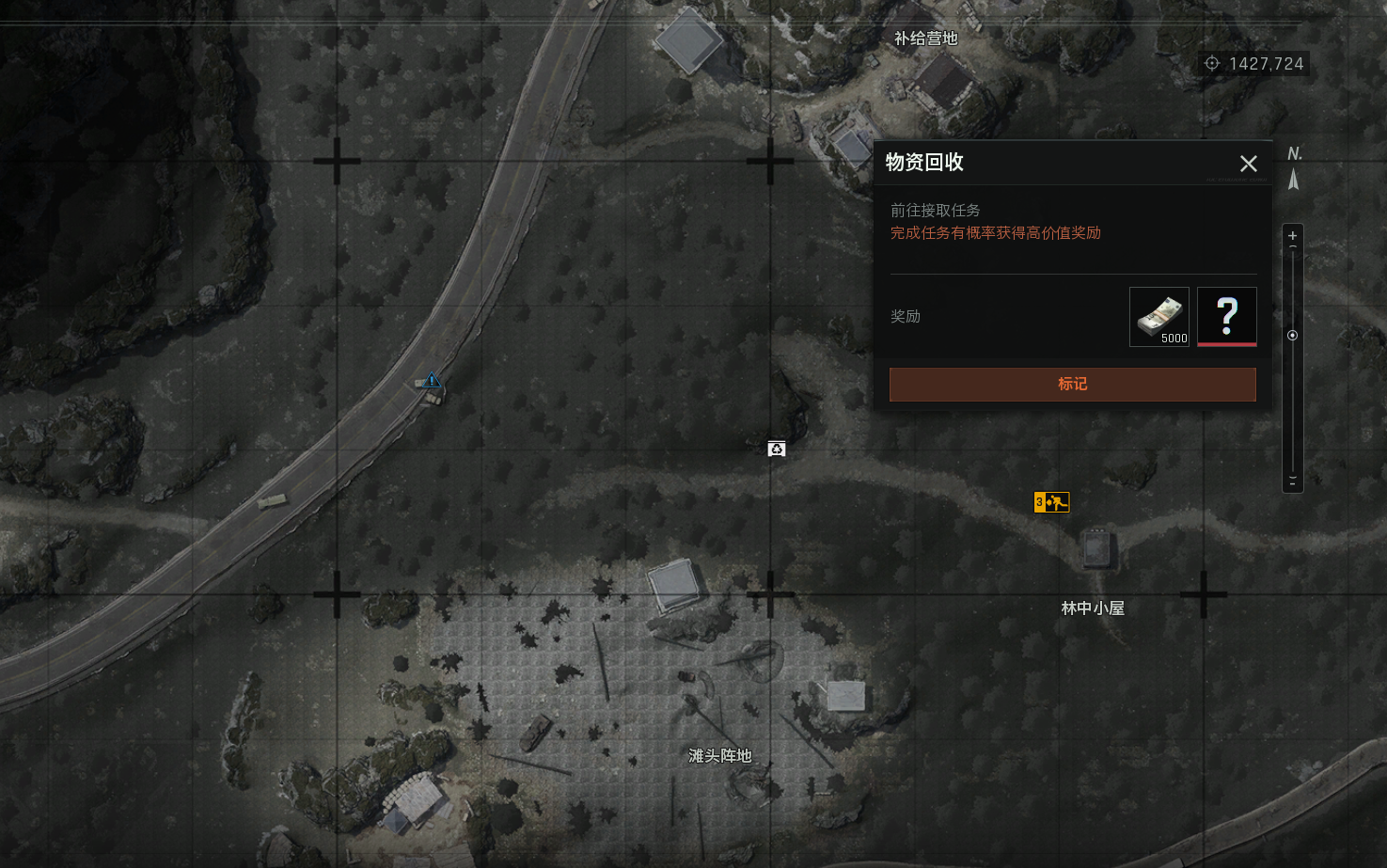Zoom in the map with plus button
The image size is (1387, 868).
coord(1292,235)
